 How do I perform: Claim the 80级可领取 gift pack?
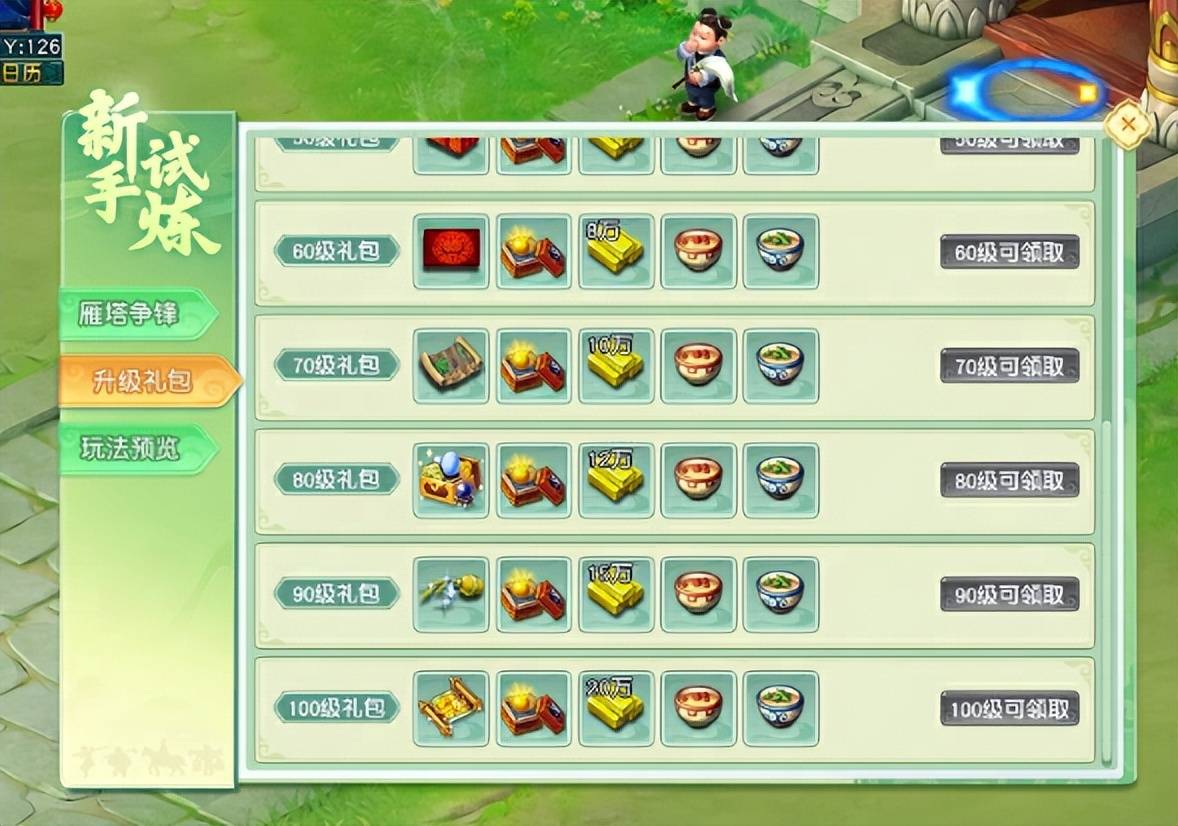[1009, 480]
